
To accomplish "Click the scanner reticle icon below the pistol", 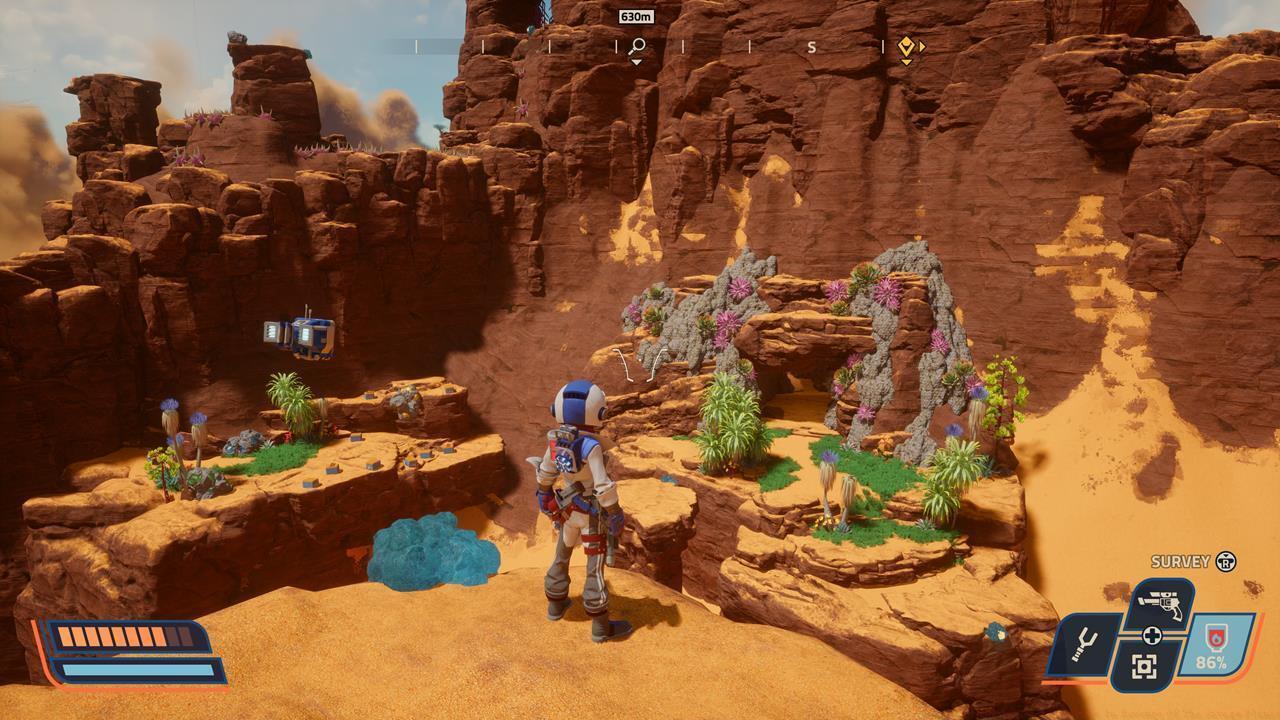I will coord(1145,666).
